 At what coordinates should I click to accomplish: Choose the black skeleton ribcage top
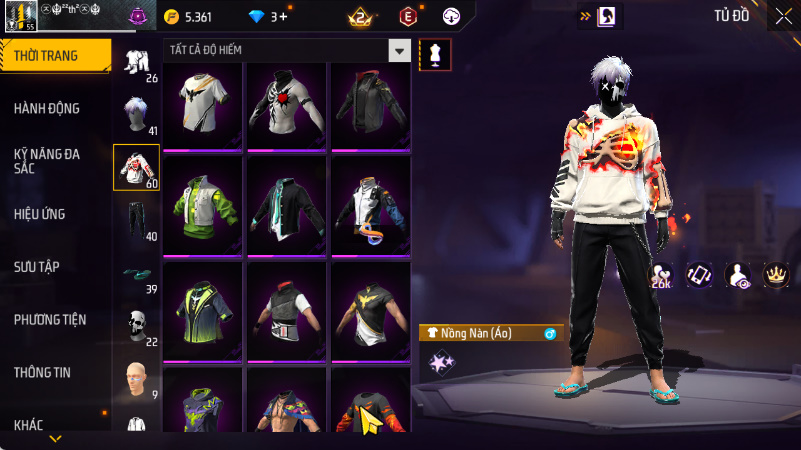pos(287,105)
